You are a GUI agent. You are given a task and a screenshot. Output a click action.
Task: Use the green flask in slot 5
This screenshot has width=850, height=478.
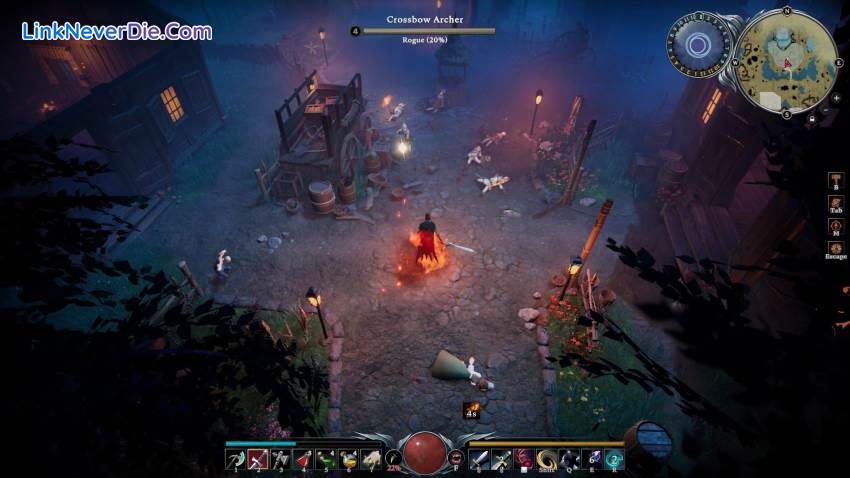point(326,459)
